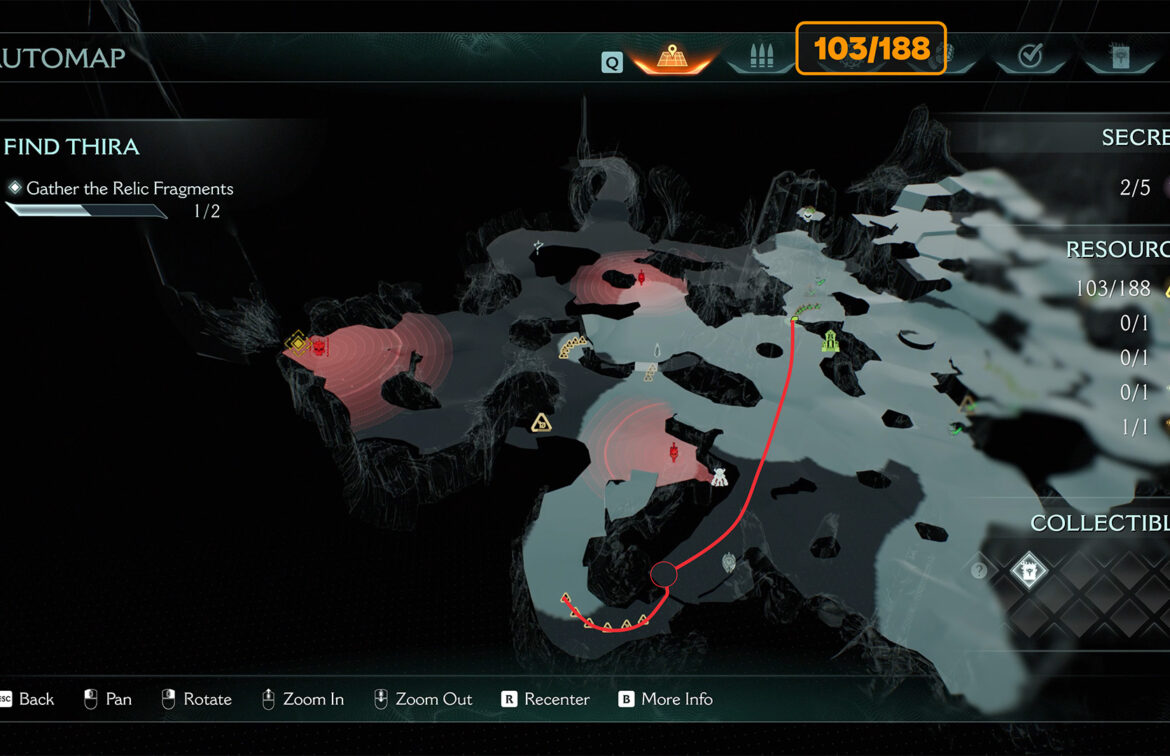
Task: Open the checkmark challenges tab
Action: pyautogui.click(x=1030, y=58)
